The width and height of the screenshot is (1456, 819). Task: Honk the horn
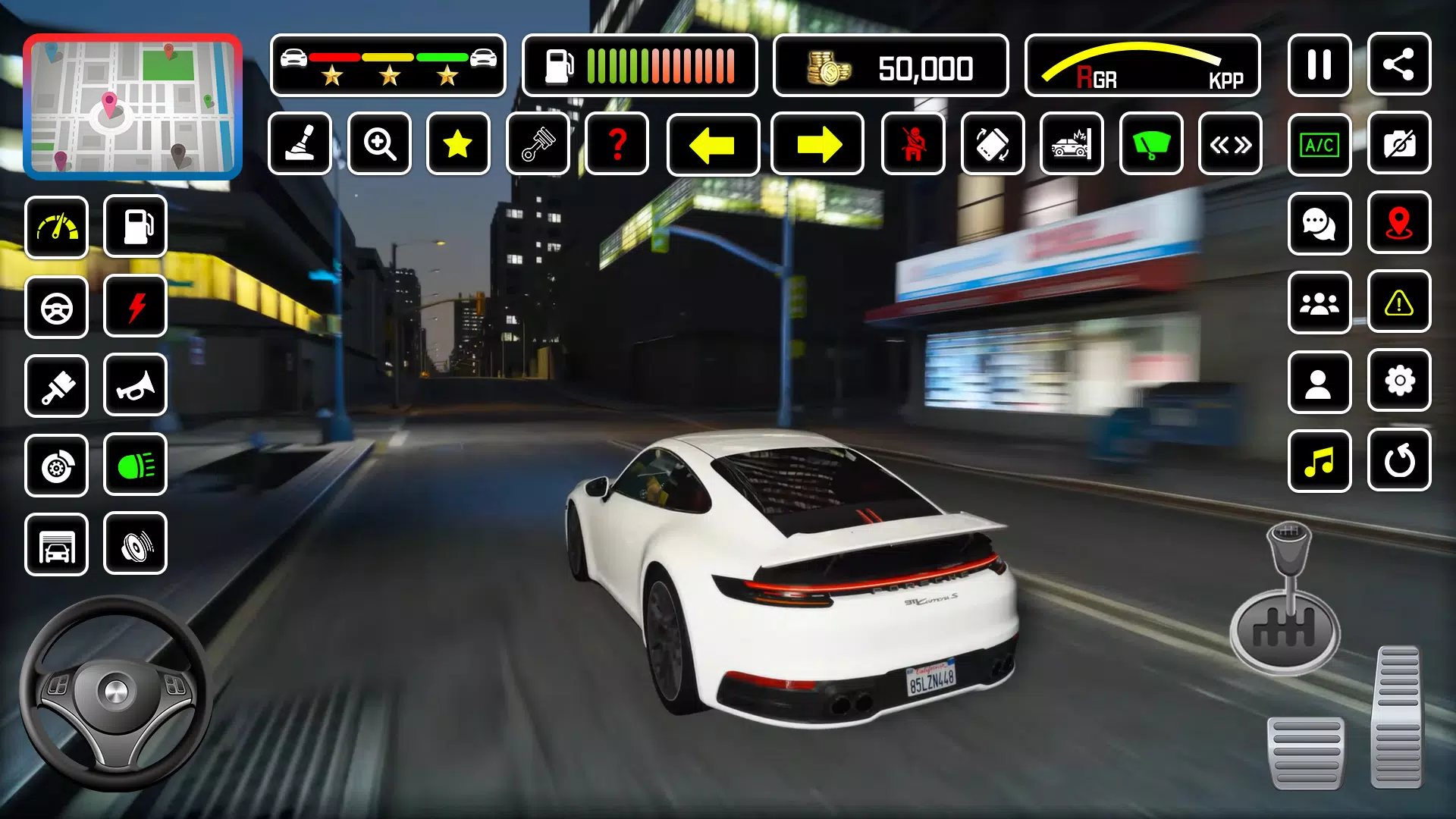(135, 386)
